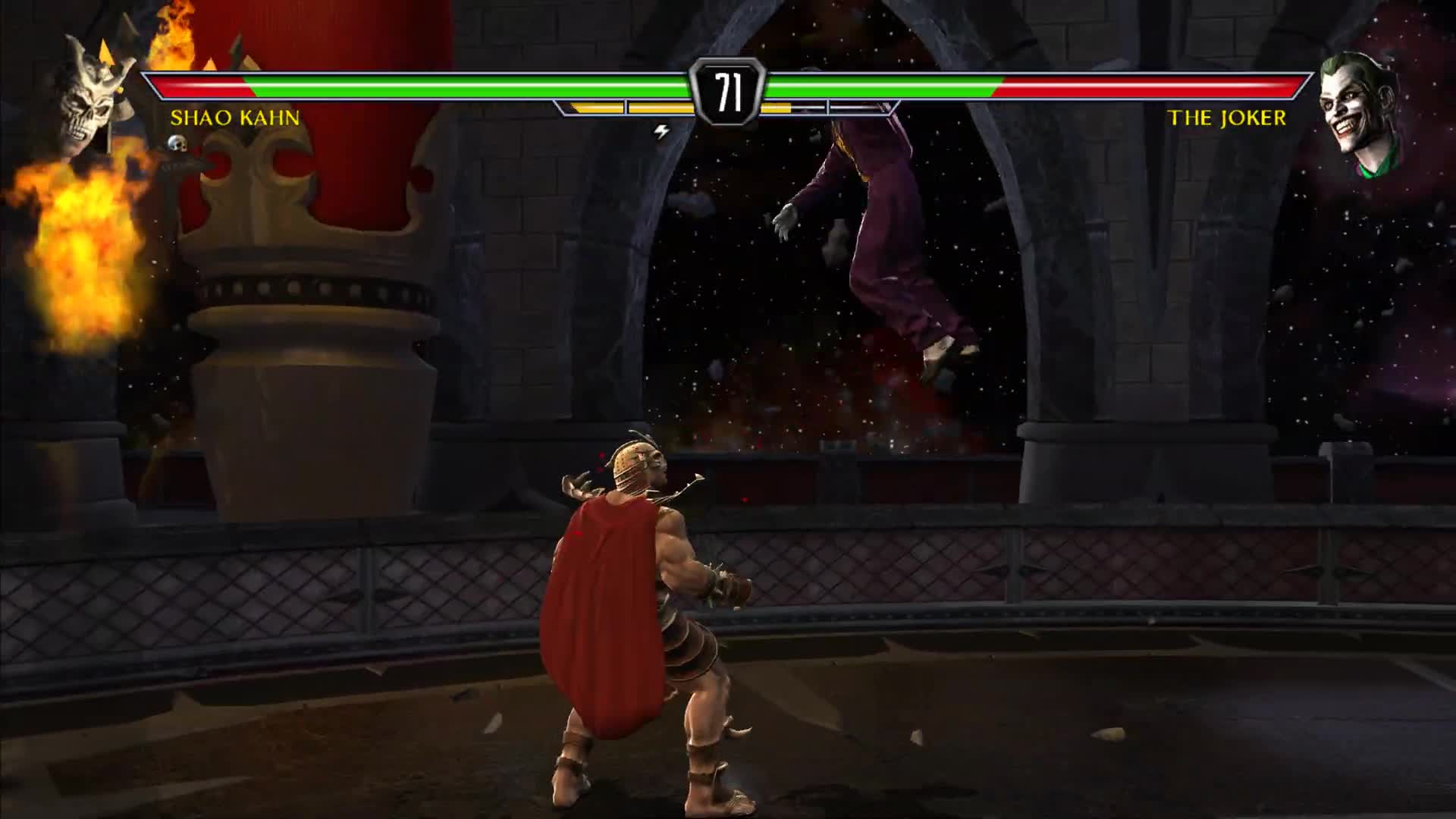1456x819 pixels.
Task: Select the SHAO KAHN name label
Action: 235,117
